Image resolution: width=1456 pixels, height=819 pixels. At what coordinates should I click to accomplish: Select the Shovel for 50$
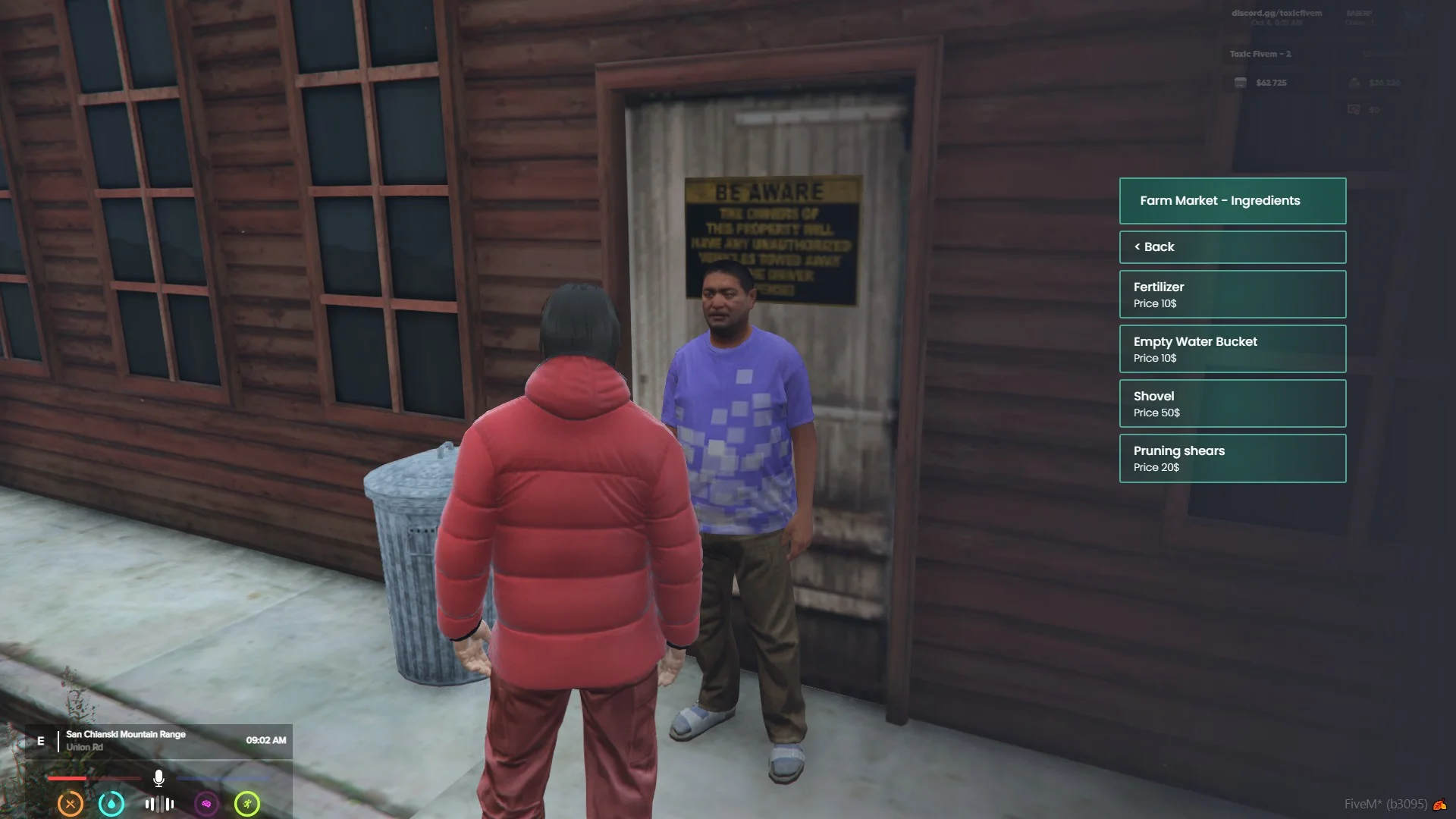click(1232, 403)
